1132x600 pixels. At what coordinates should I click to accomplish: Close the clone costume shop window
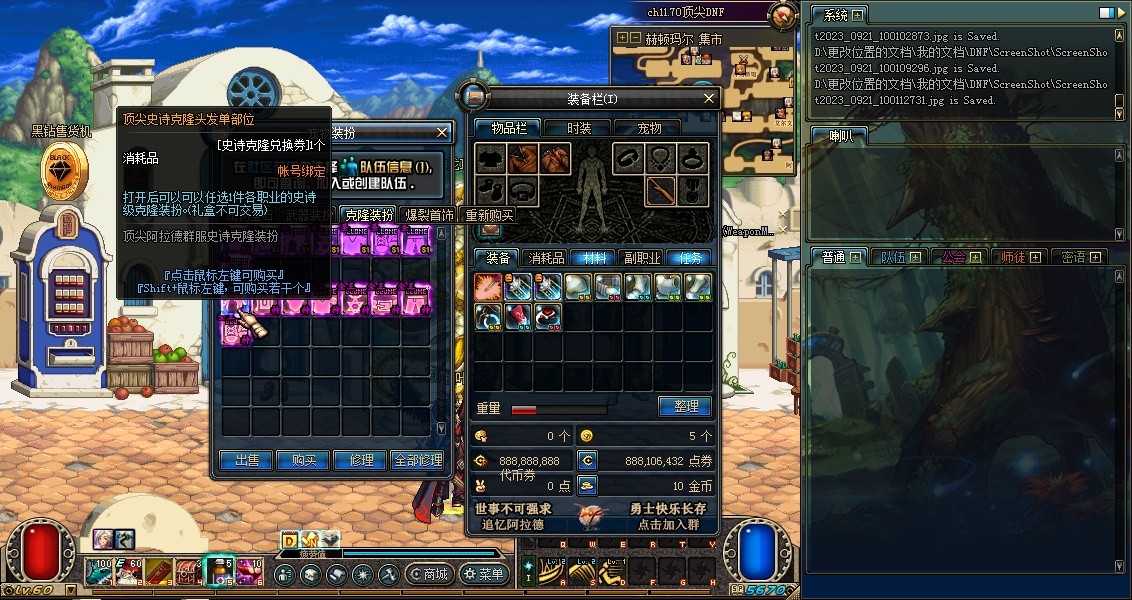click(443, 132)
